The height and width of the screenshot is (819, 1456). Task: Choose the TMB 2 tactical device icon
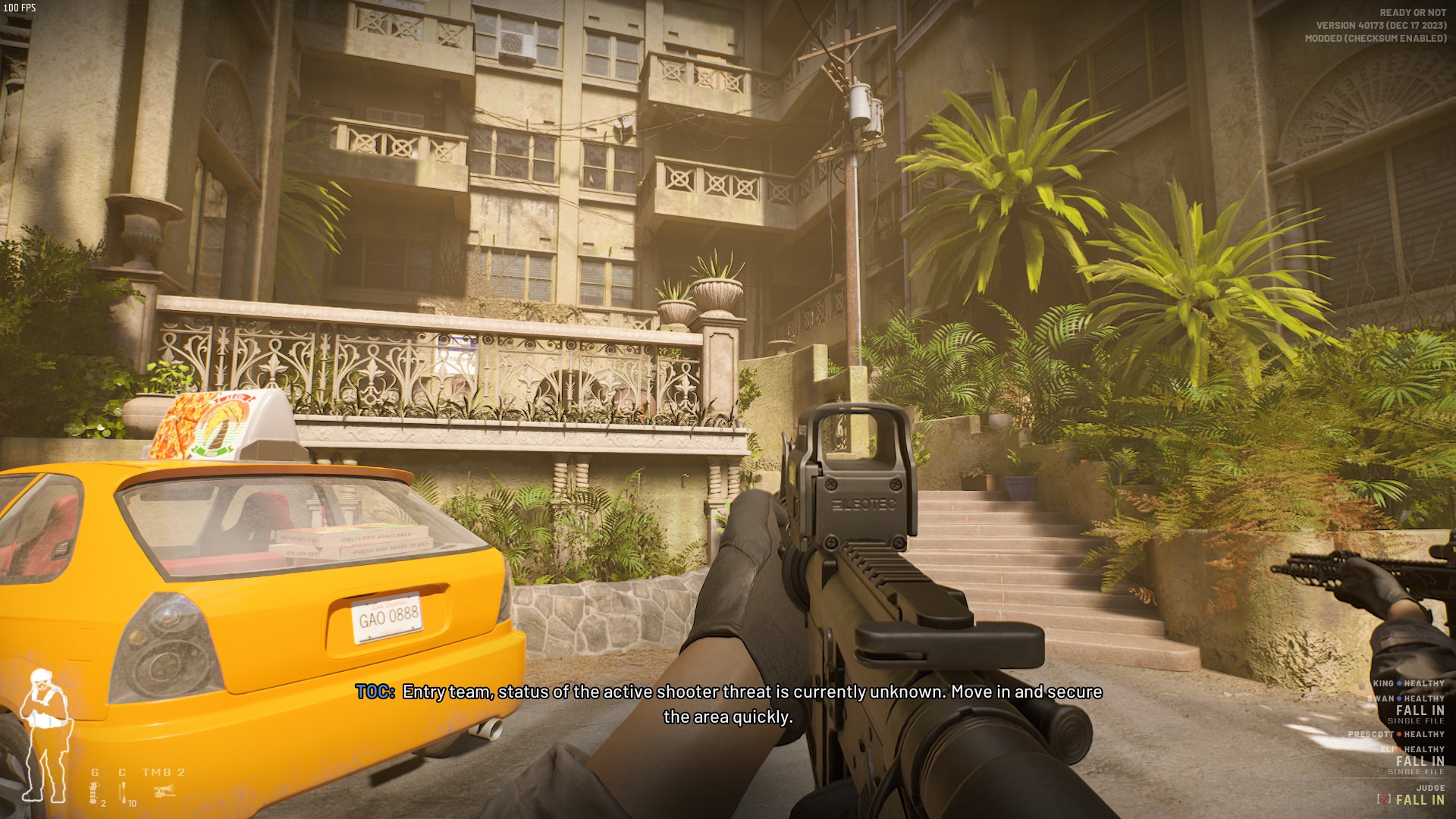[x=165, y=792]
